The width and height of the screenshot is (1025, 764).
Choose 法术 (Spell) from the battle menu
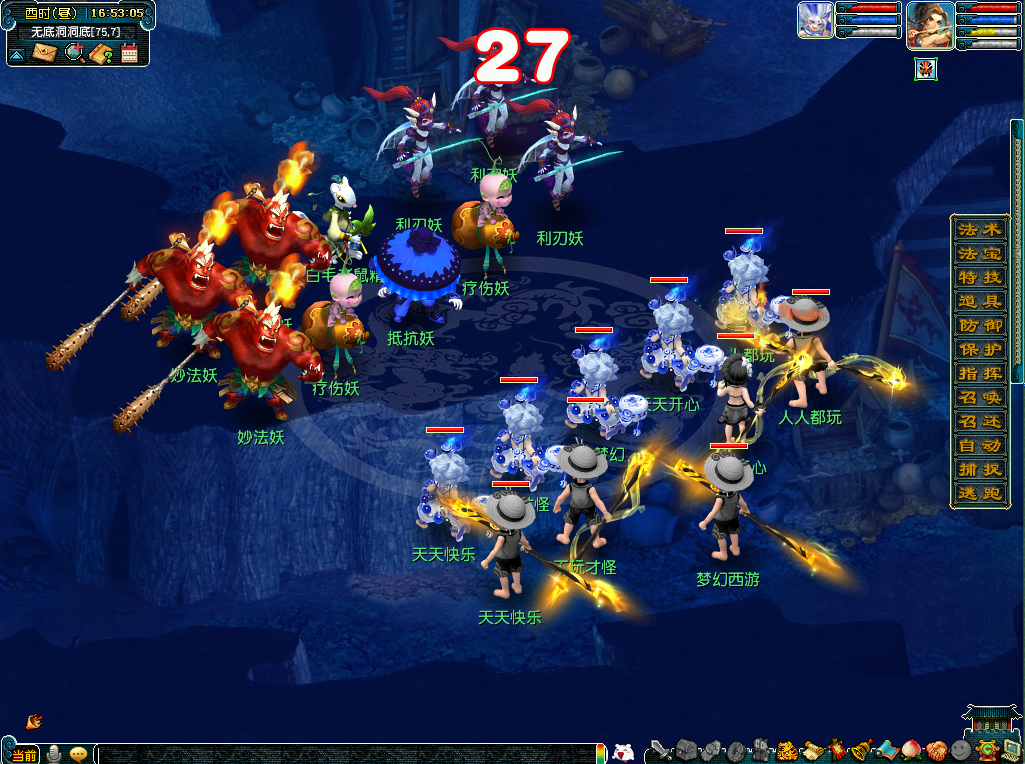(x=979, y=229)
